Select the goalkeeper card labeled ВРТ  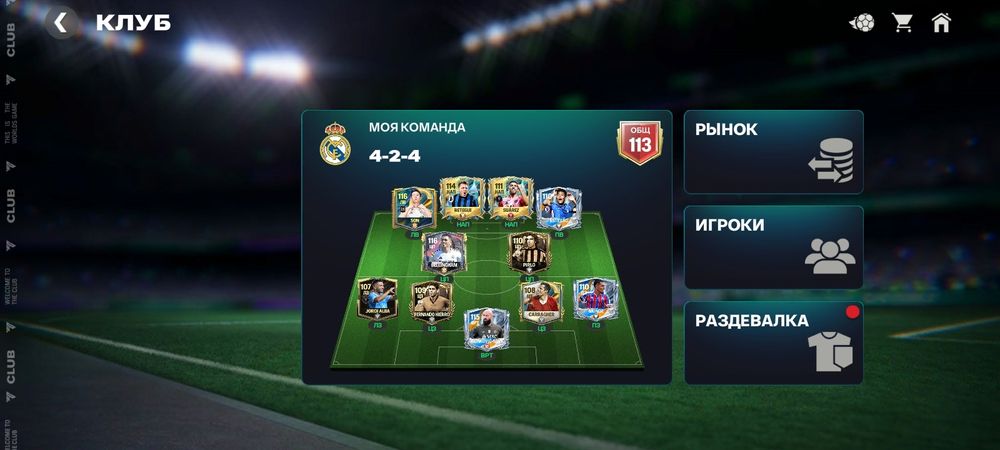487,328
